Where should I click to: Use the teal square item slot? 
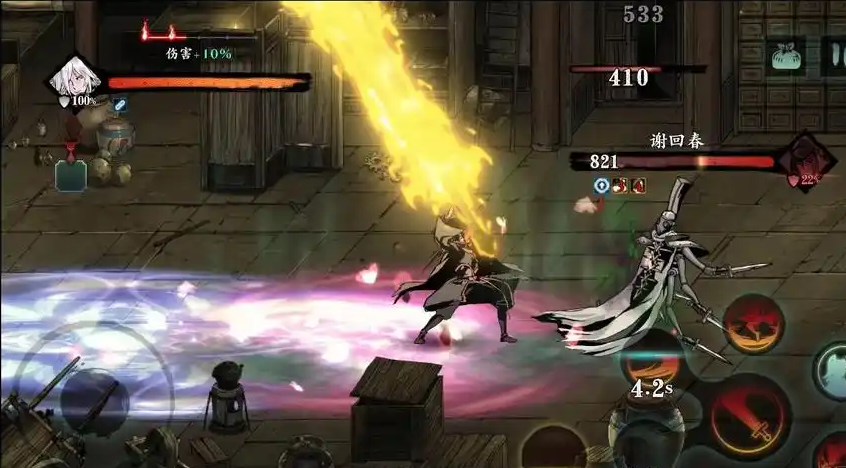71,175
